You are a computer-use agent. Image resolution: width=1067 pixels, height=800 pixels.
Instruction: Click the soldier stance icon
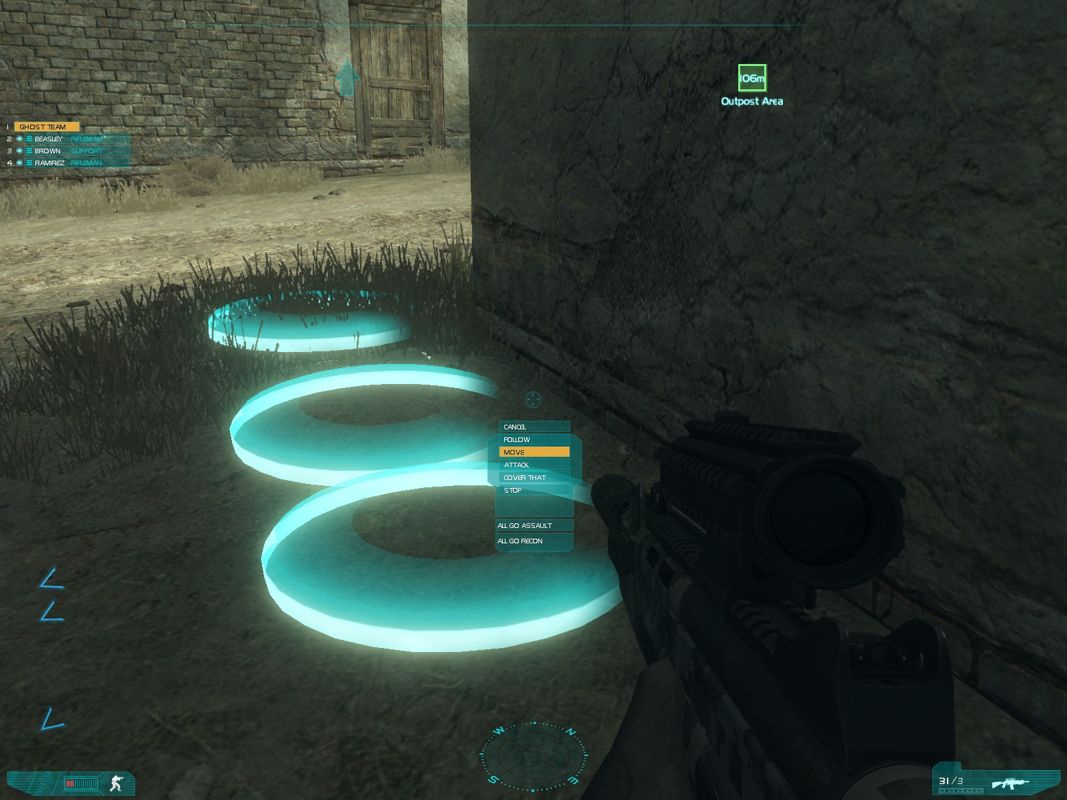coord(117,784)
